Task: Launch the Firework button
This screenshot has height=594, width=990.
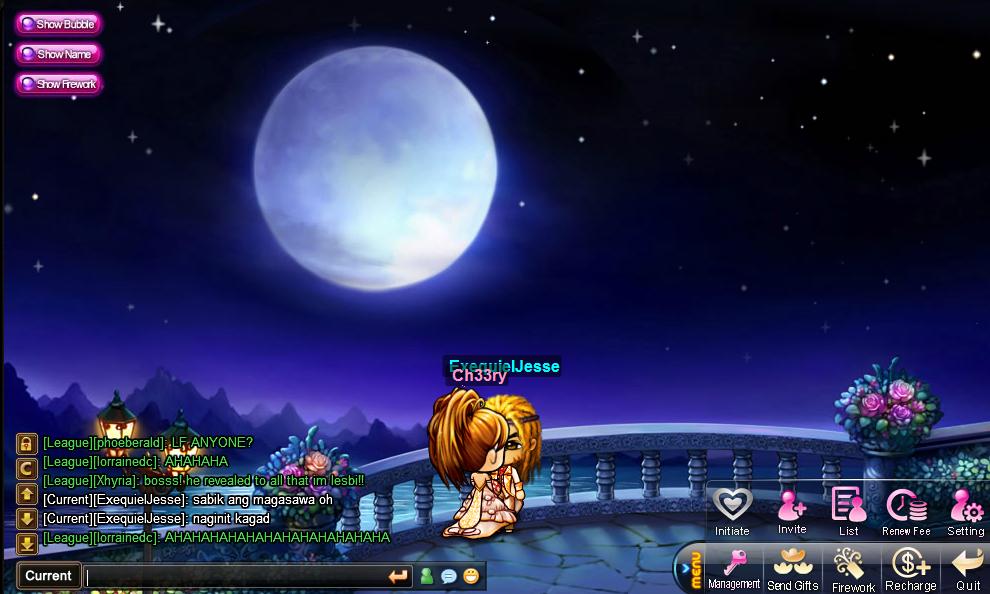Action: tap(852, 567)
